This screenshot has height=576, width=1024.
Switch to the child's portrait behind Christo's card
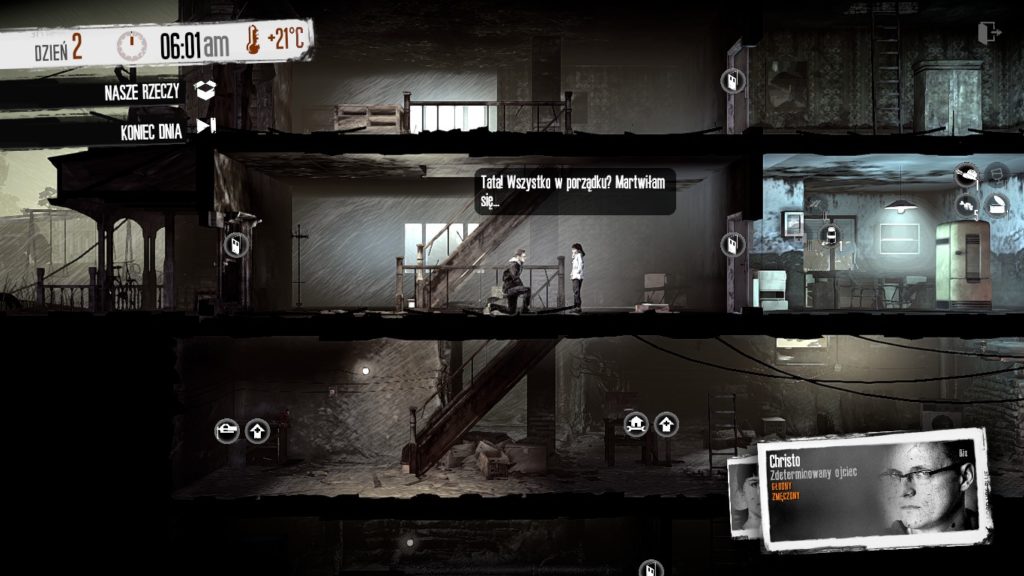point(742,495)
